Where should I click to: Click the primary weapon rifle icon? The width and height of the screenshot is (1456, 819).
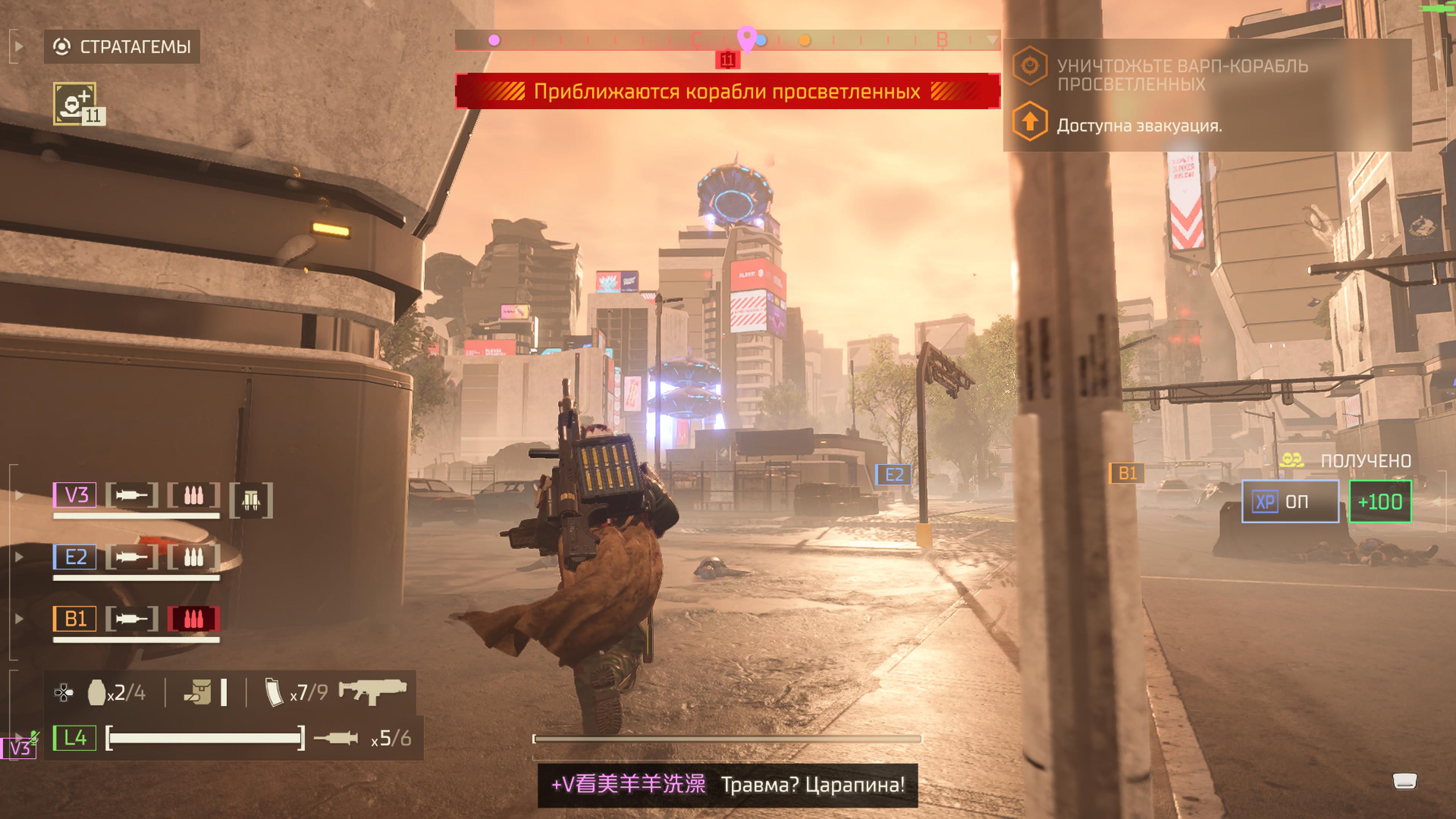(x=372, y=691)
